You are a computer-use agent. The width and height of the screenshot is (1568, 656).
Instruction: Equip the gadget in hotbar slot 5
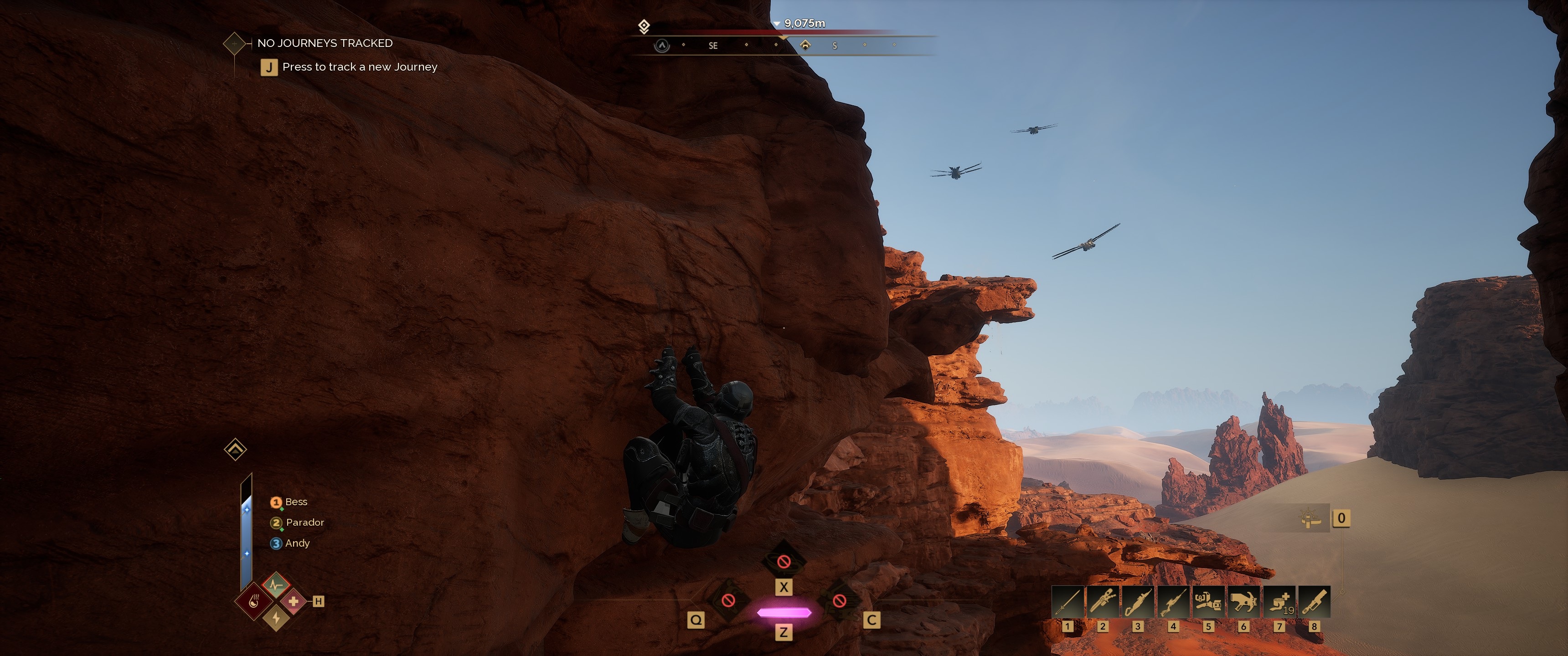1208,602
